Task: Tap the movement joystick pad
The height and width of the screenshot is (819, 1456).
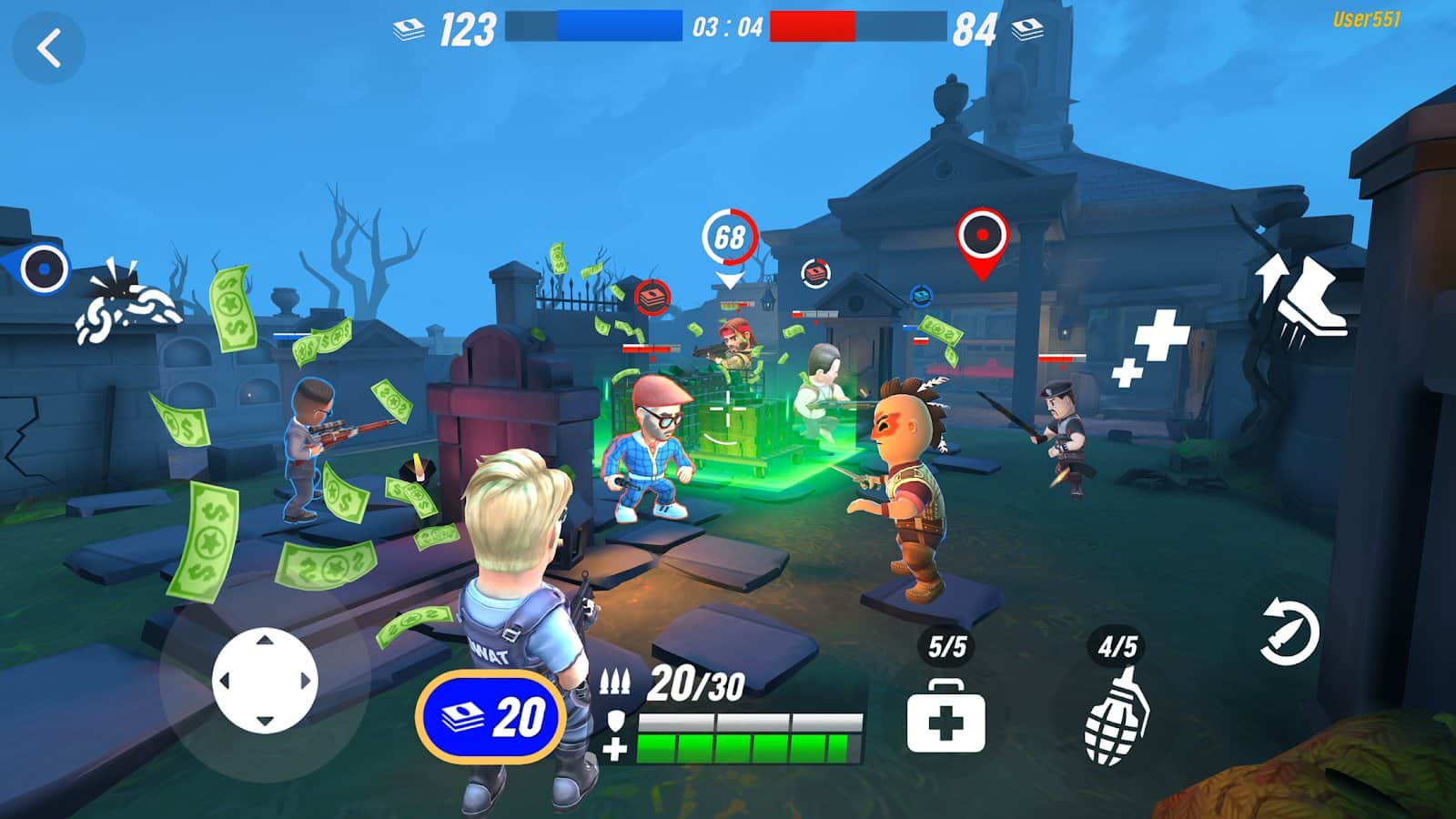Action: point(265,680)
